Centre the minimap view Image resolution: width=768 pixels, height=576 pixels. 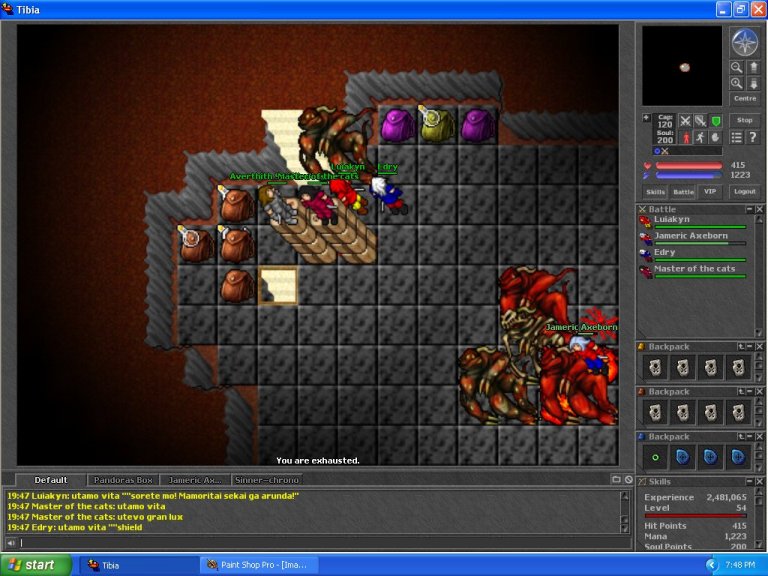point(744,98)
